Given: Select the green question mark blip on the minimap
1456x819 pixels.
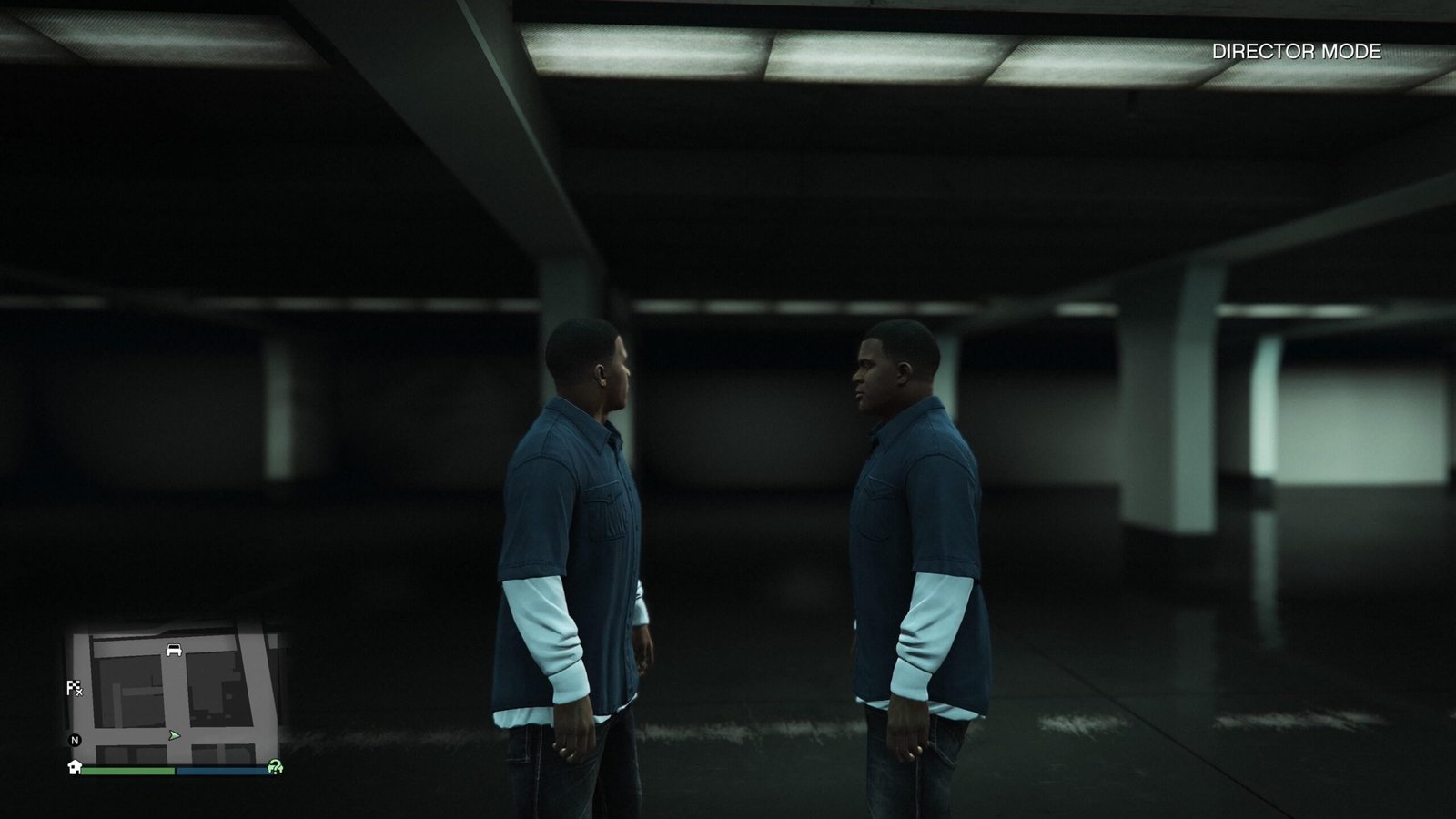Looking at the screenshot, I should [275, 768].
